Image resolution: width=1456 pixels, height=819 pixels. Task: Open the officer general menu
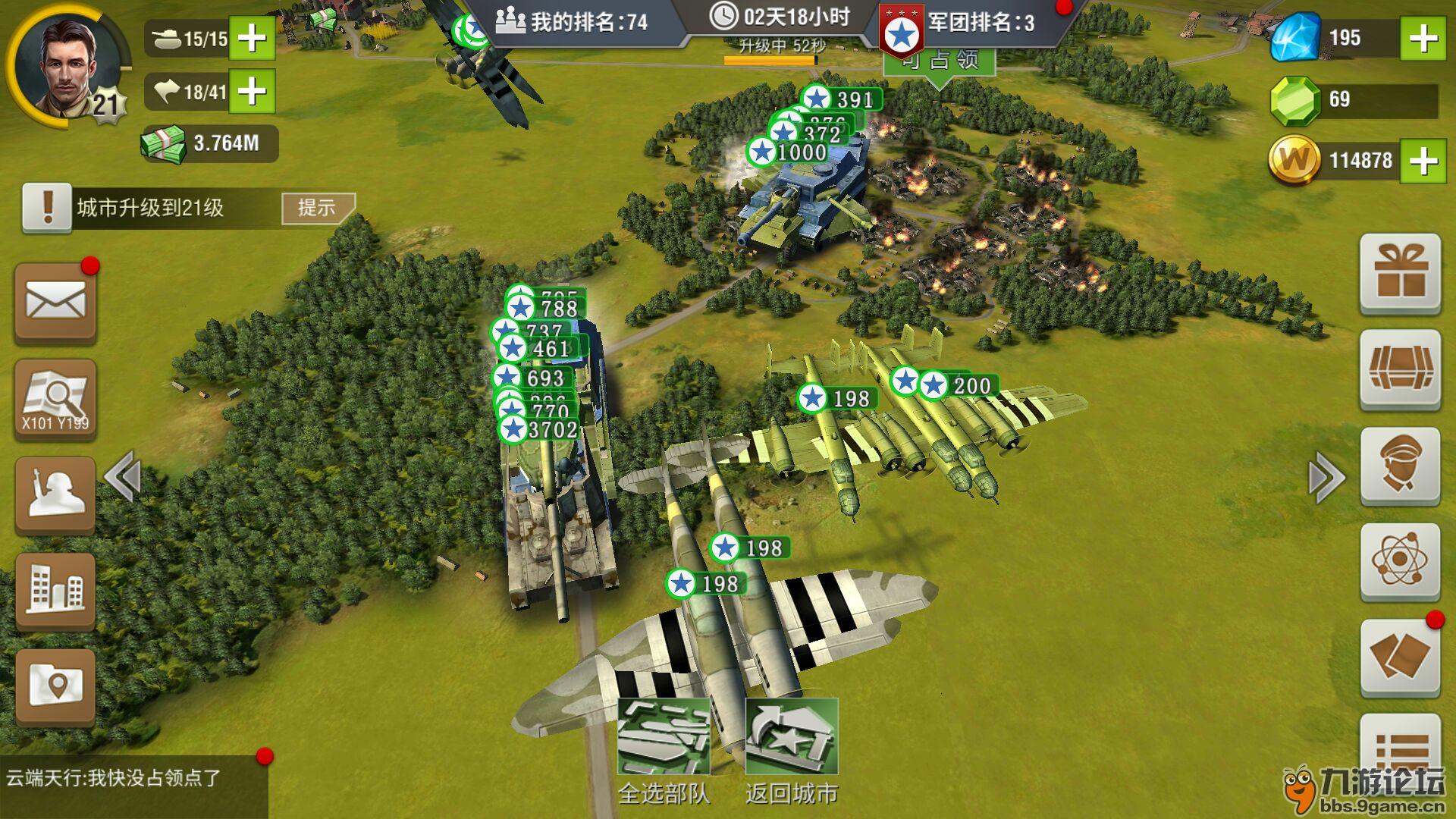(1400, 466)
